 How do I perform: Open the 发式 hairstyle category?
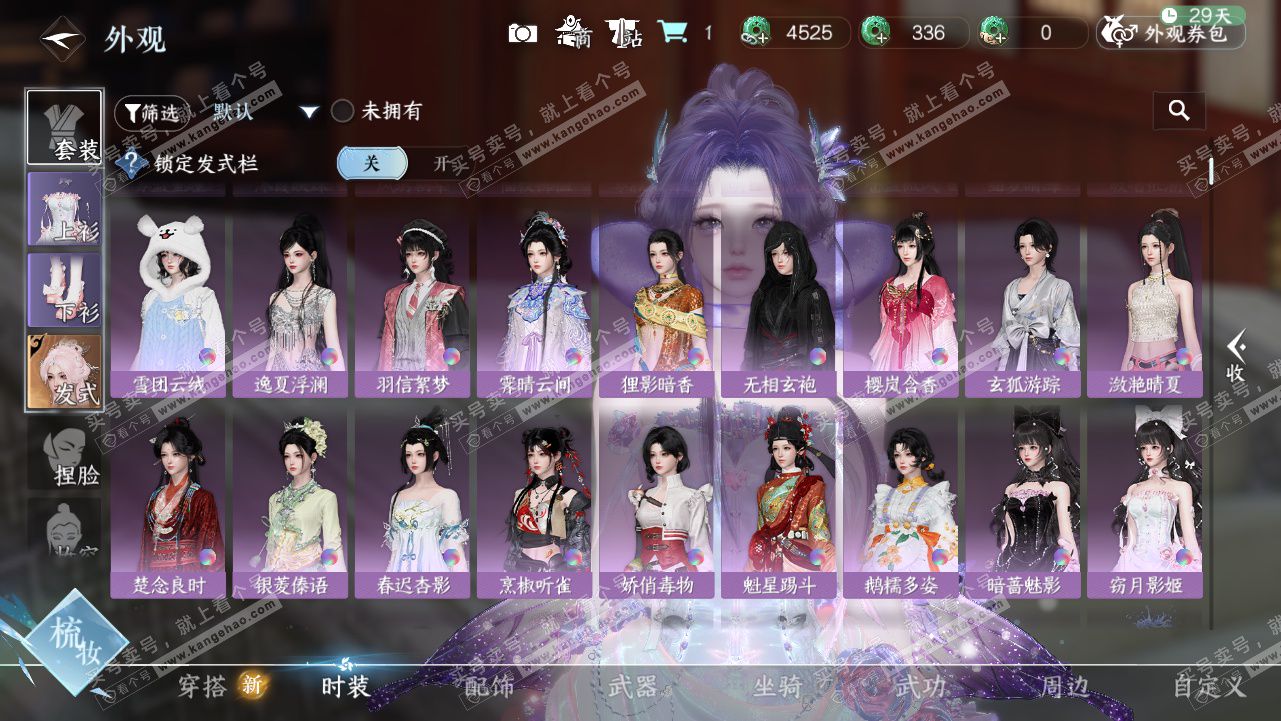(64, 372)
